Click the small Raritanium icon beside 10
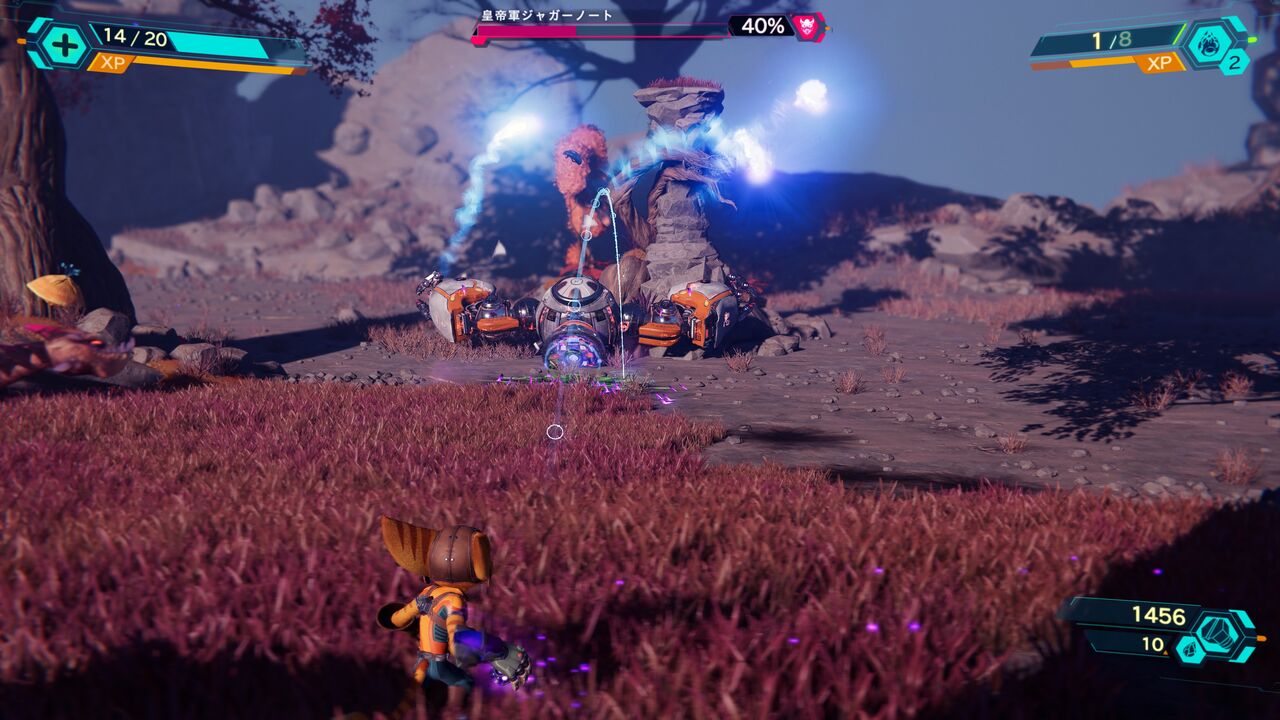 (1190, 649)
